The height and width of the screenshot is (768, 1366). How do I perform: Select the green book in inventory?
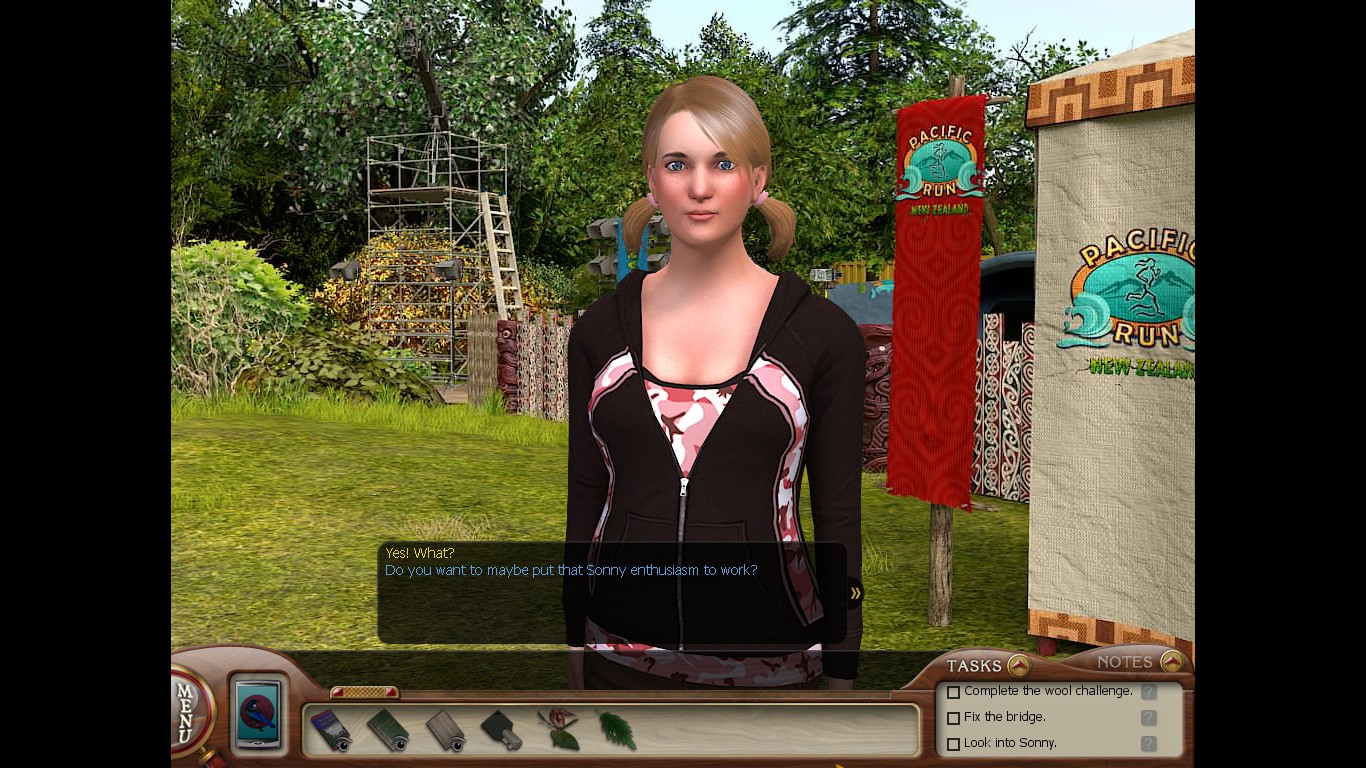(388, 731)
